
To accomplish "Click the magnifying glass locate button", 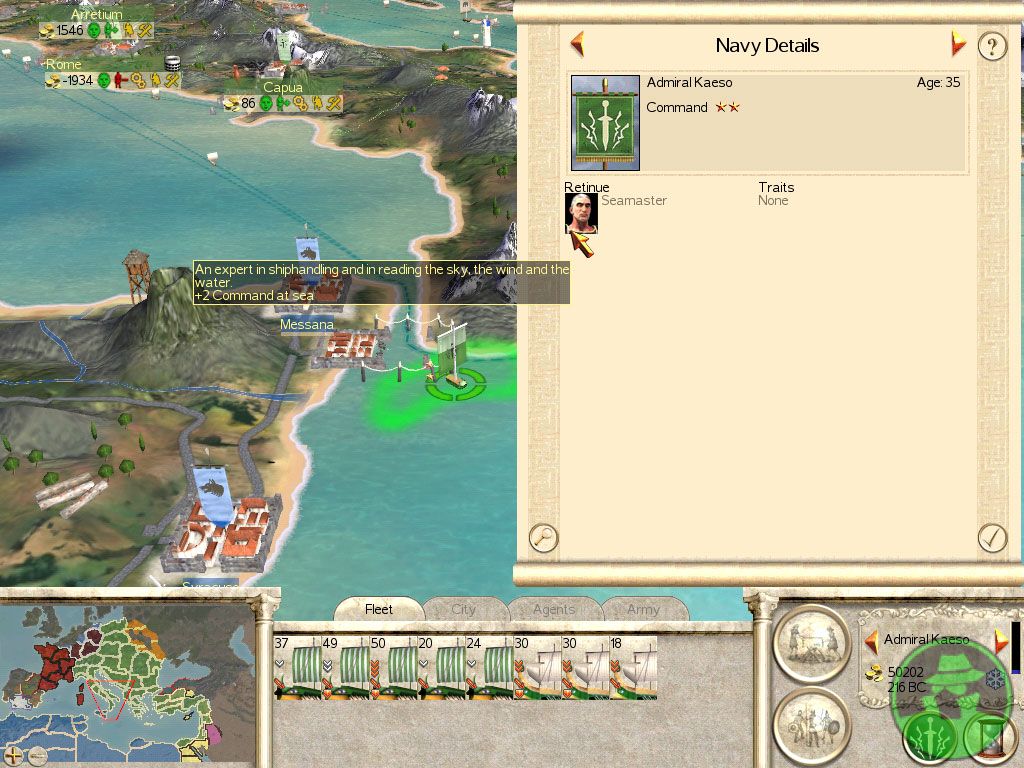I will (543, 537).
